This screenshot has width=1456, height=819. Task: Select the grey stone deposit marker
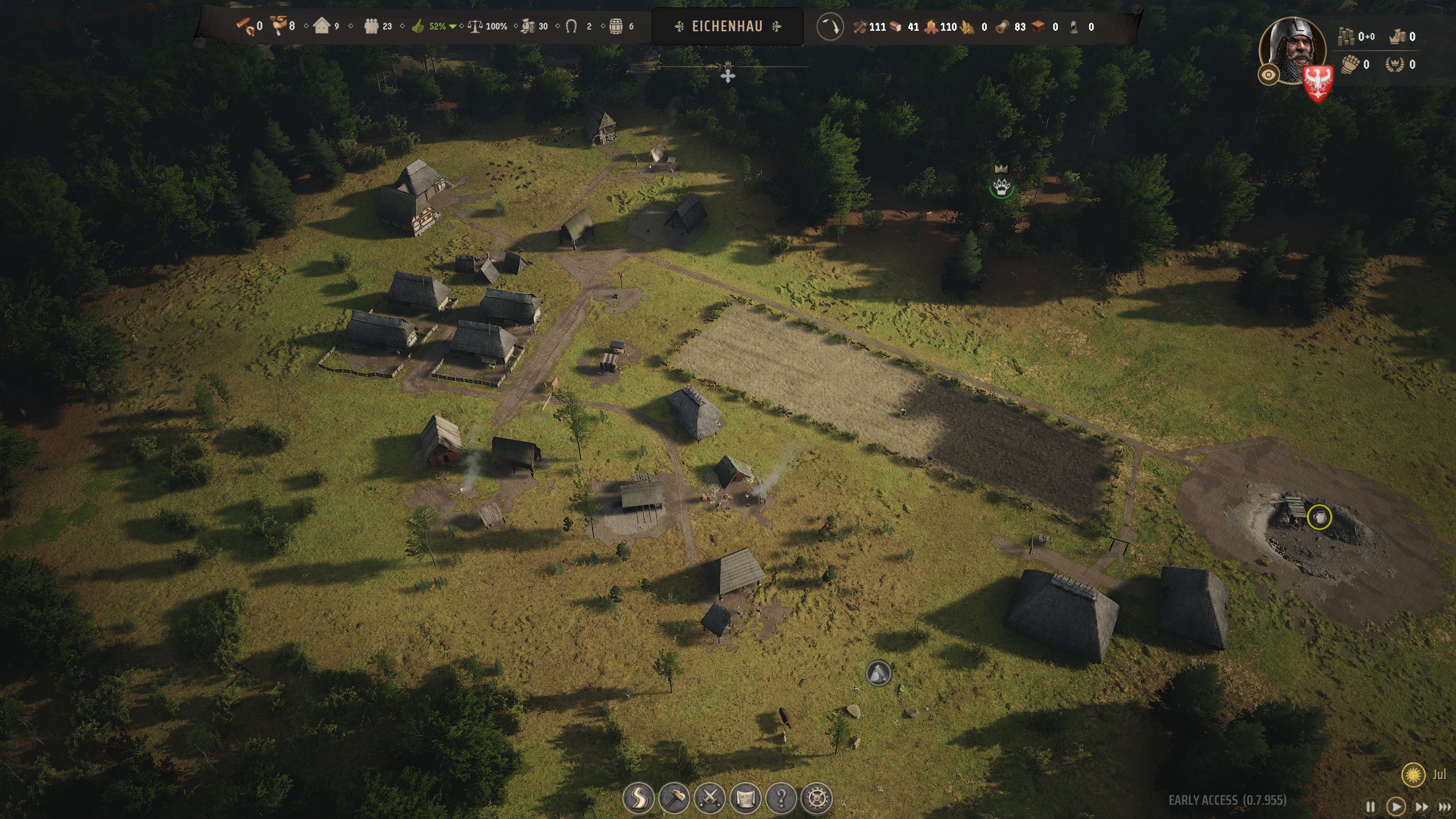tap(878, 673)
